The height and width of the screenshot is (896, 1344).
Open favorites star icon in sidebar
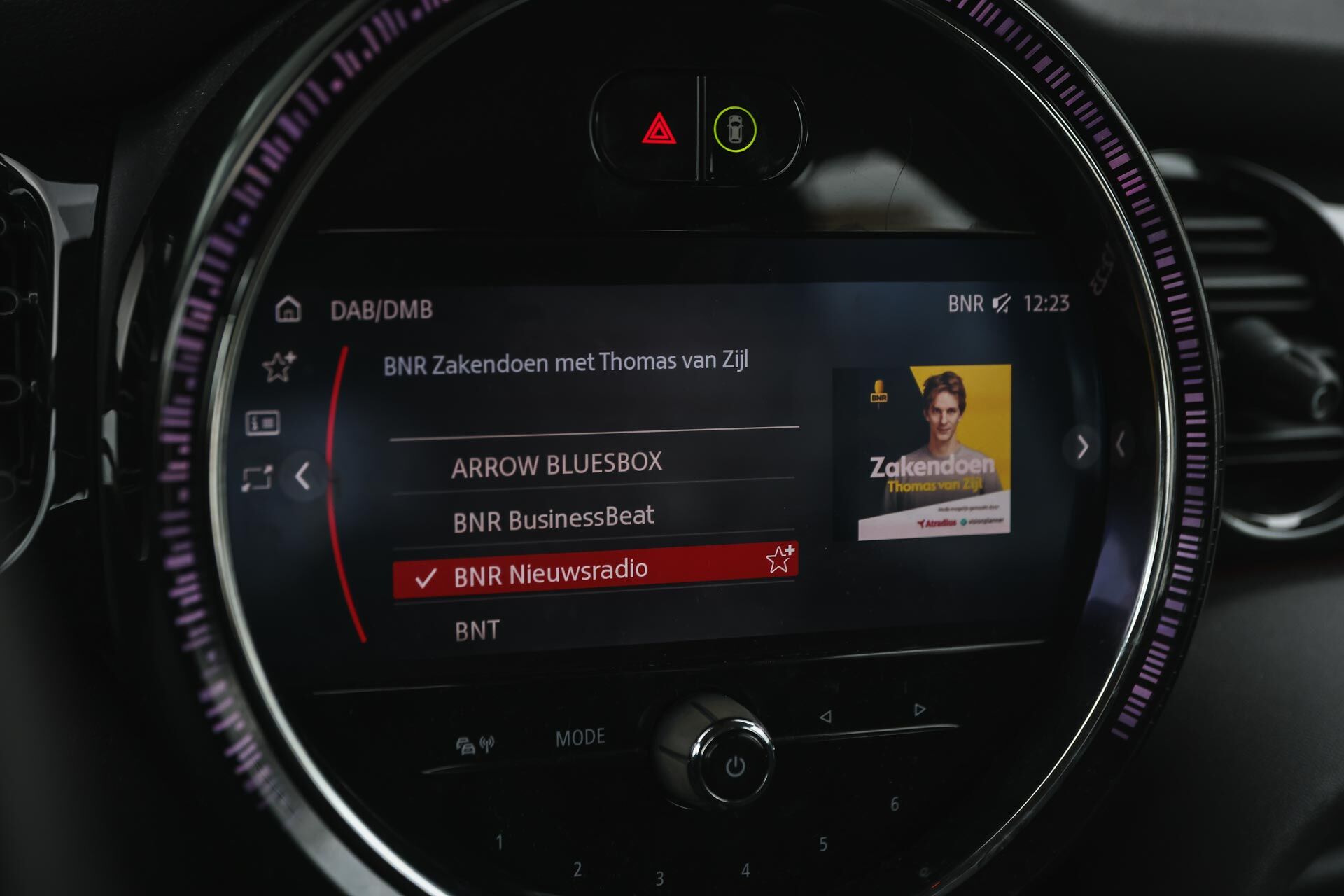pyautogui.click(x=279, y=366)
